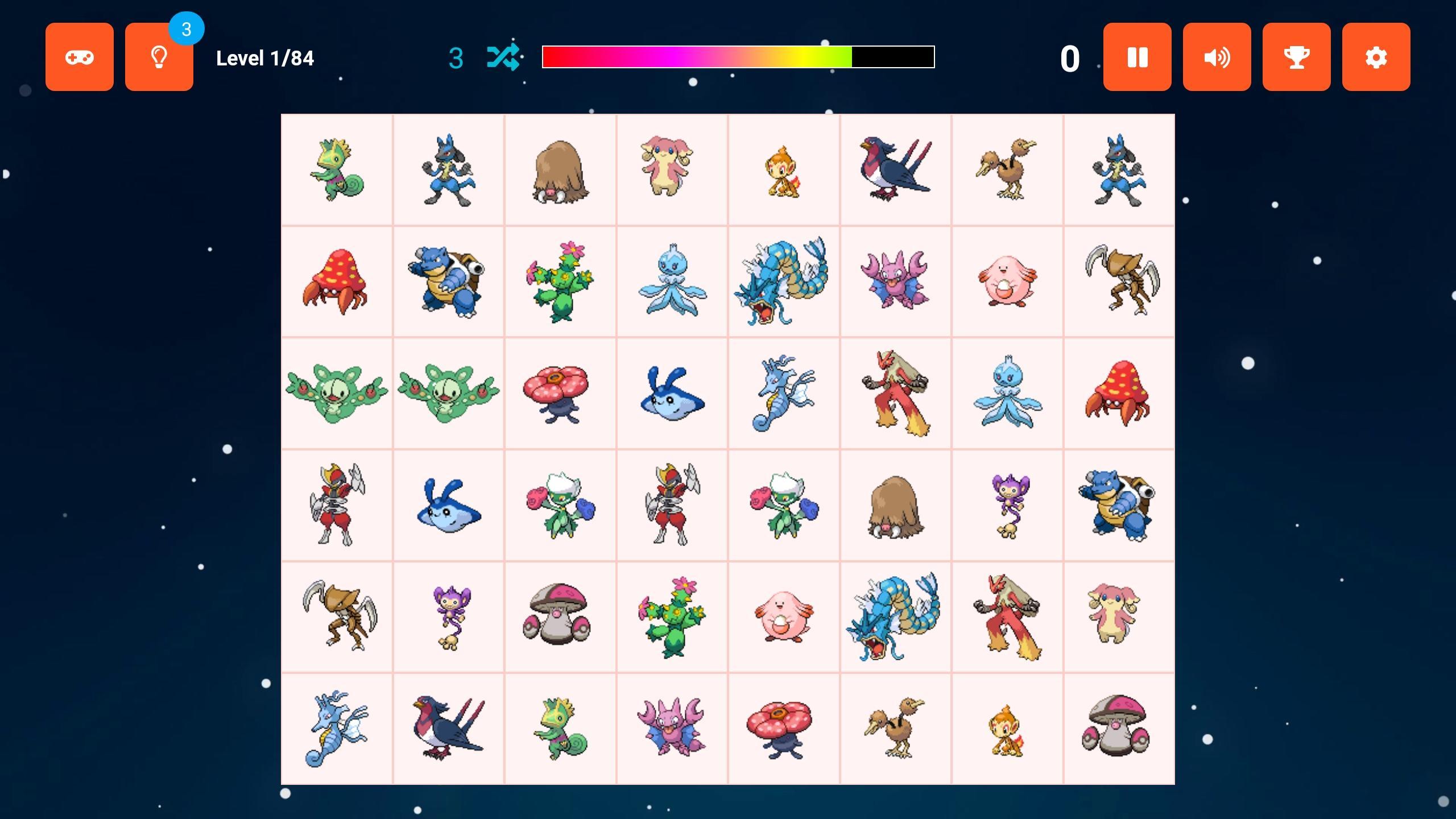Open the settings gear

(x=1376, y=56)
